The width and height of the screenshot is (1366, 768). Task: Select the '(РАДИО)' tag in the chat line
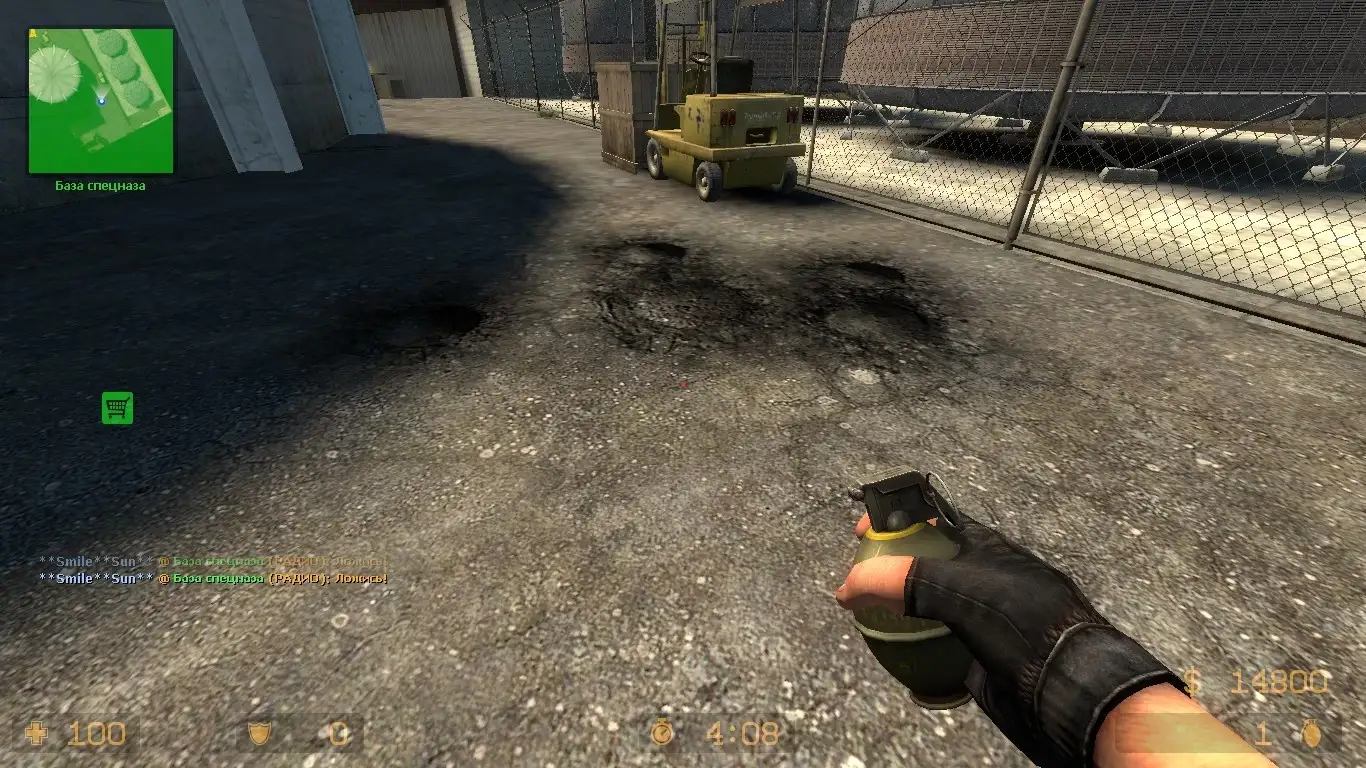[295, 577]
